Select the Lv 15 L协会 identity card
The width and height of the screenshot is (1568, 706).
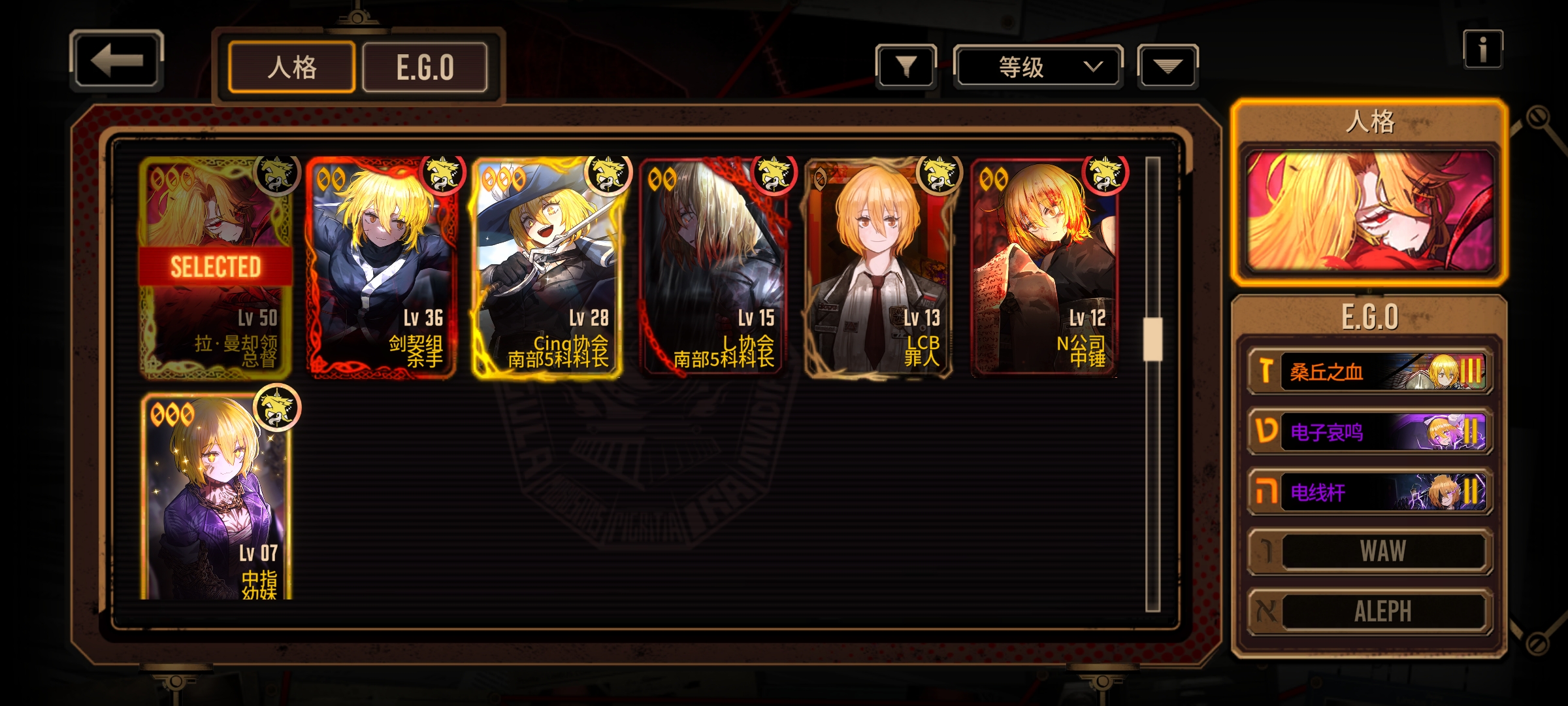point(713,268)
